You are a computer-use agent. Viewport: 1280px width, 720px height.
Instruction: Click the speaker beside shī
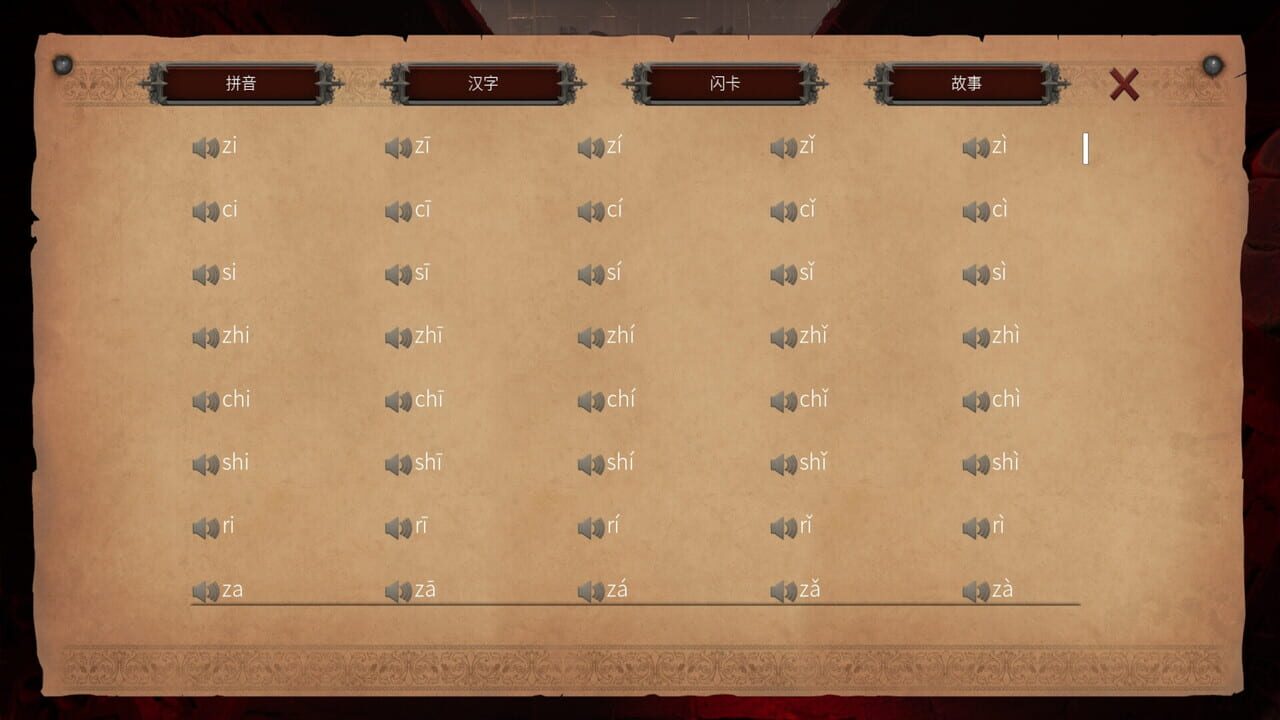[x=399, y=462]
